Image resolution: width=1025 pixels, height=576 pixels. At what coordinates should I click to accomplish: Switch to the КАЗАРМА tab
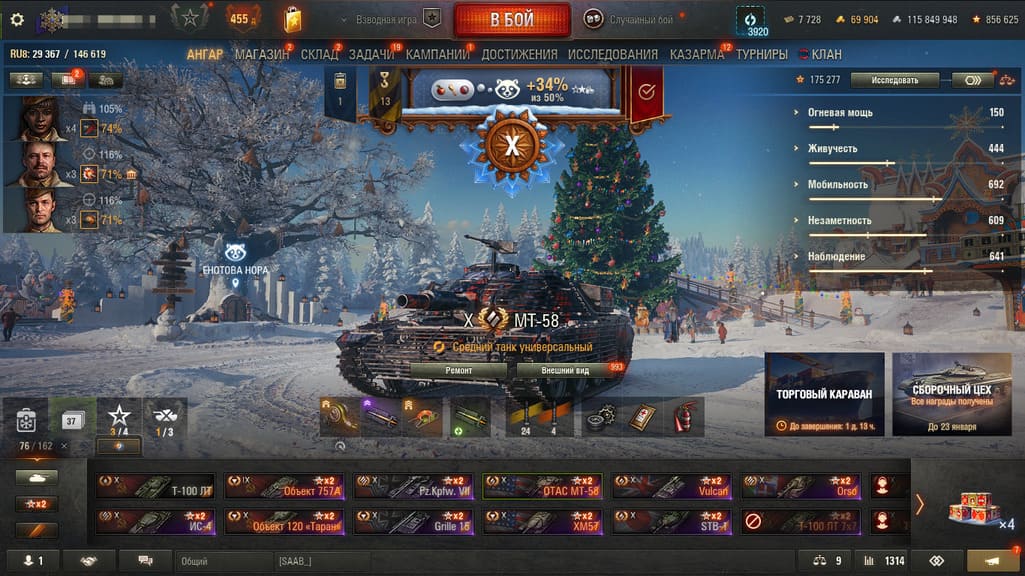(x=697, y=54)
